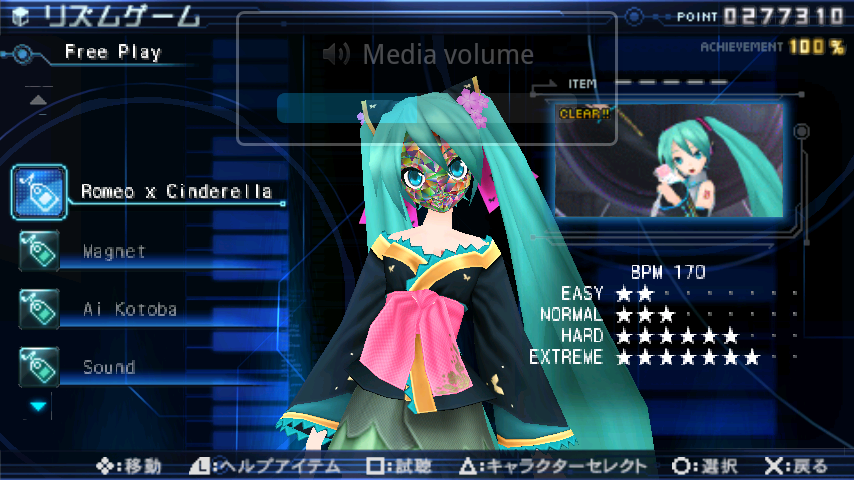854x480 pixels.
Task: Select the Romeo x Cinderella song
Action: coord(175,191)
